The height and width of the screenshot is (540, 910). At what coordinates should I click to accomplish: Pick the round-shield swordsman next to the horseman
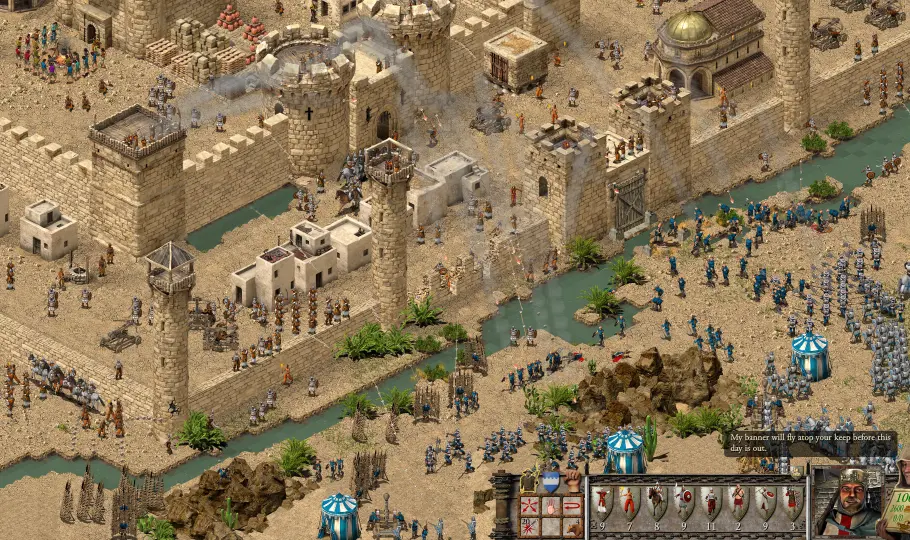coord(683,503)
